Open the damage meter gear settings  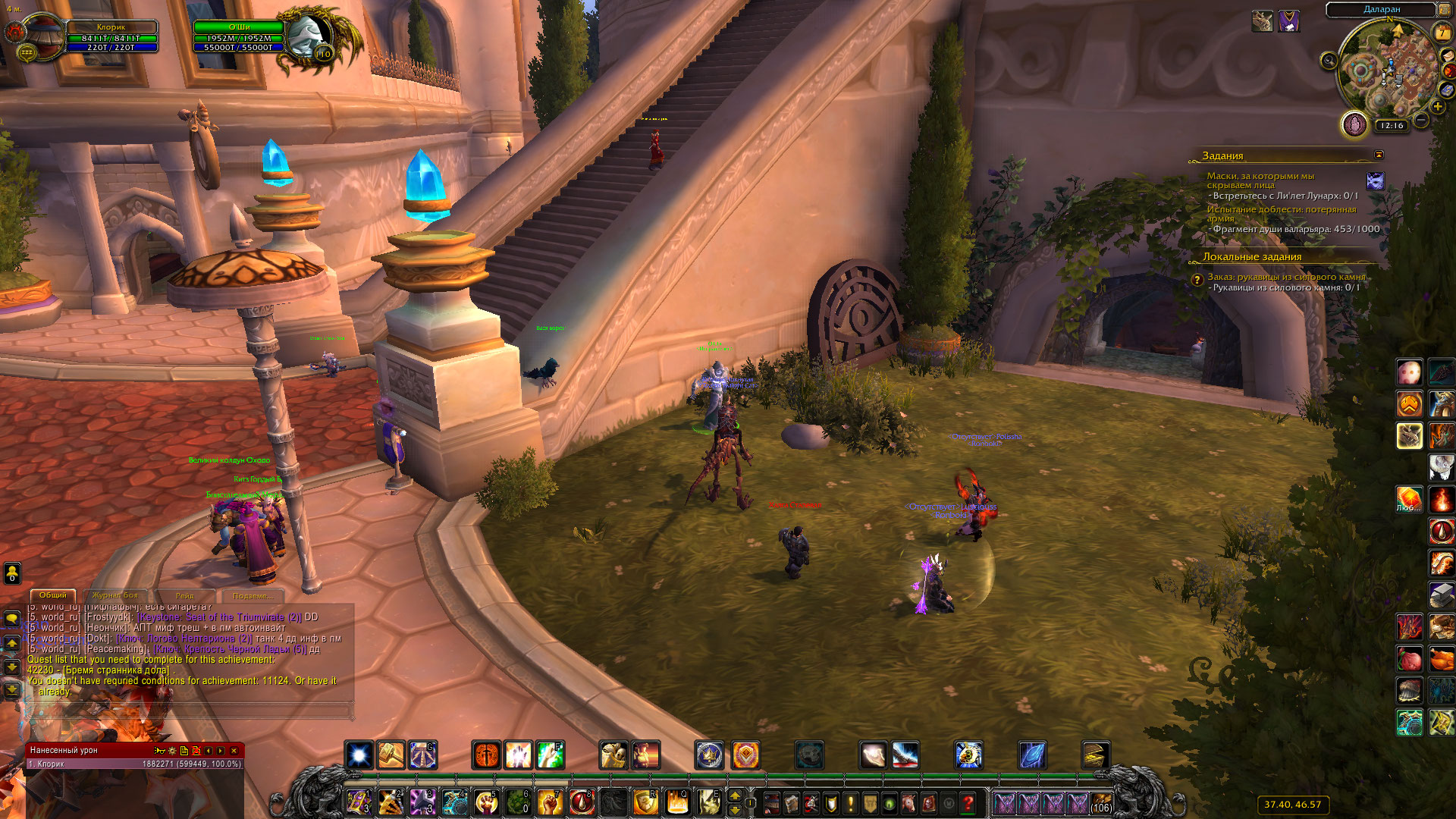coord(172,751)
